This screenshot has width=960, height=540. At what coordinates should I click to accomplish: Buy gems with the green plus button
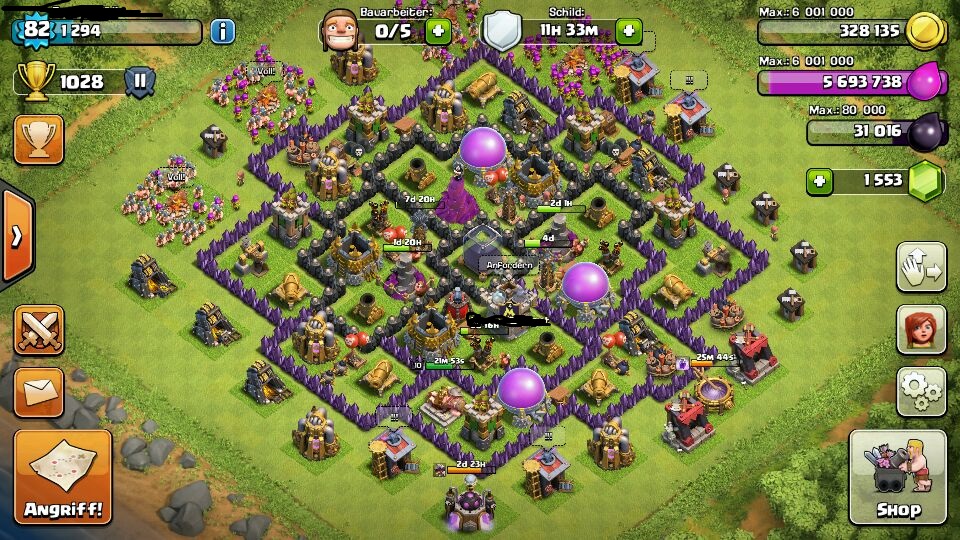click(x=820, y=181)
